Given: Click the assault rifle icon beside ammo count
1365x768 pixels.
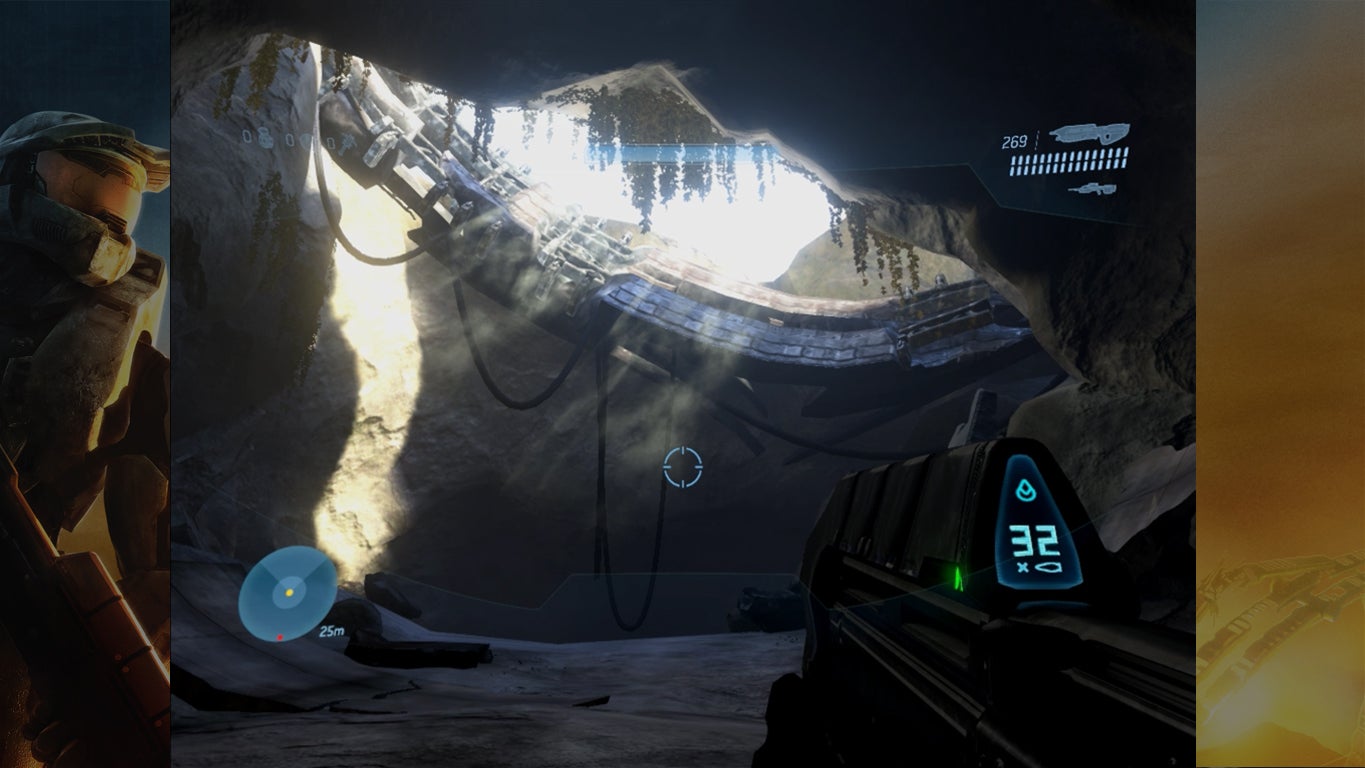Looking at the screenshot, I should (x=1090, y=132).
